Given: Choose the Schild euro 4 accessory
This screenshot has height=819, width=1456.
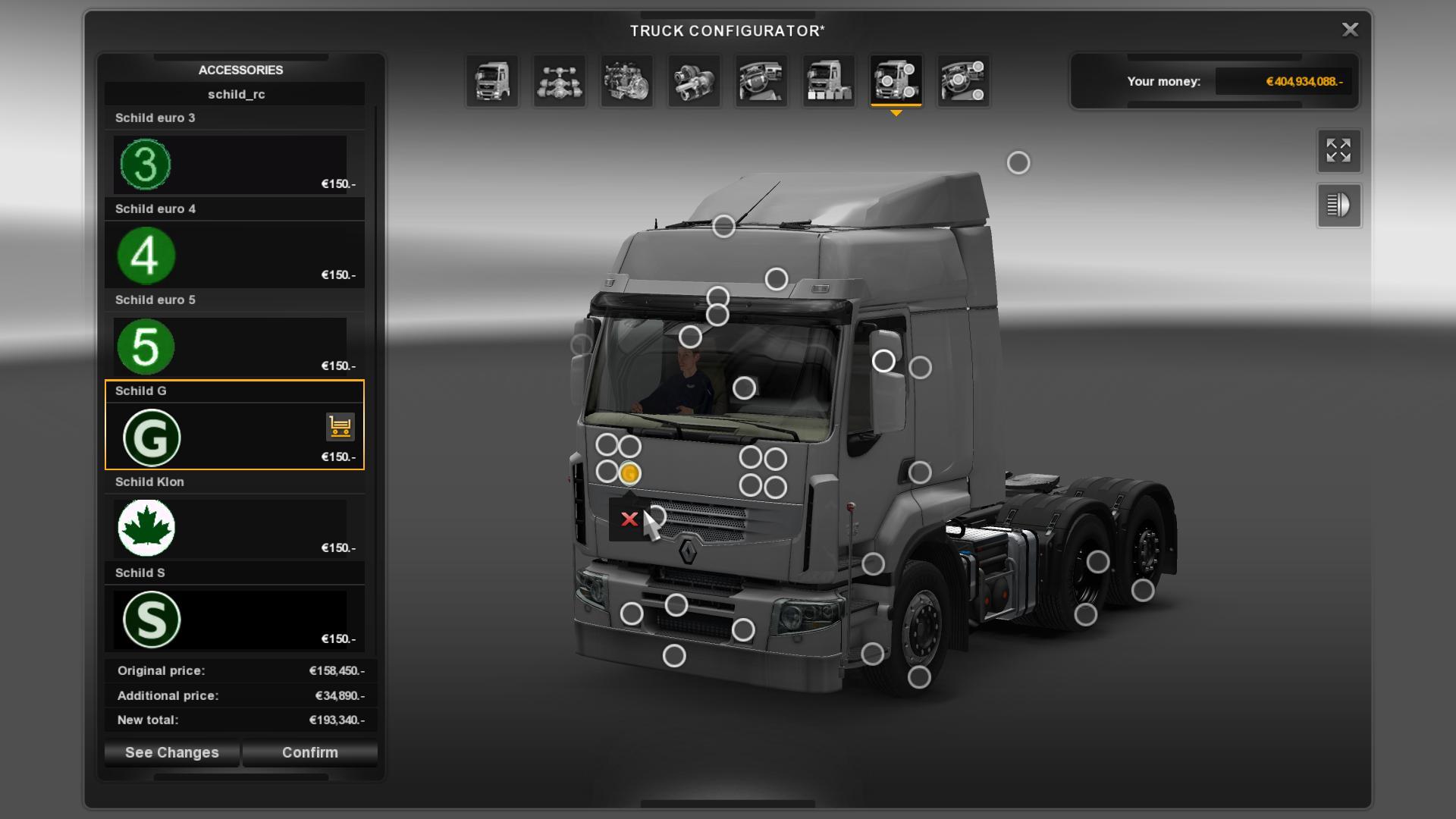Looking at the screenshot, I should 234,255.
